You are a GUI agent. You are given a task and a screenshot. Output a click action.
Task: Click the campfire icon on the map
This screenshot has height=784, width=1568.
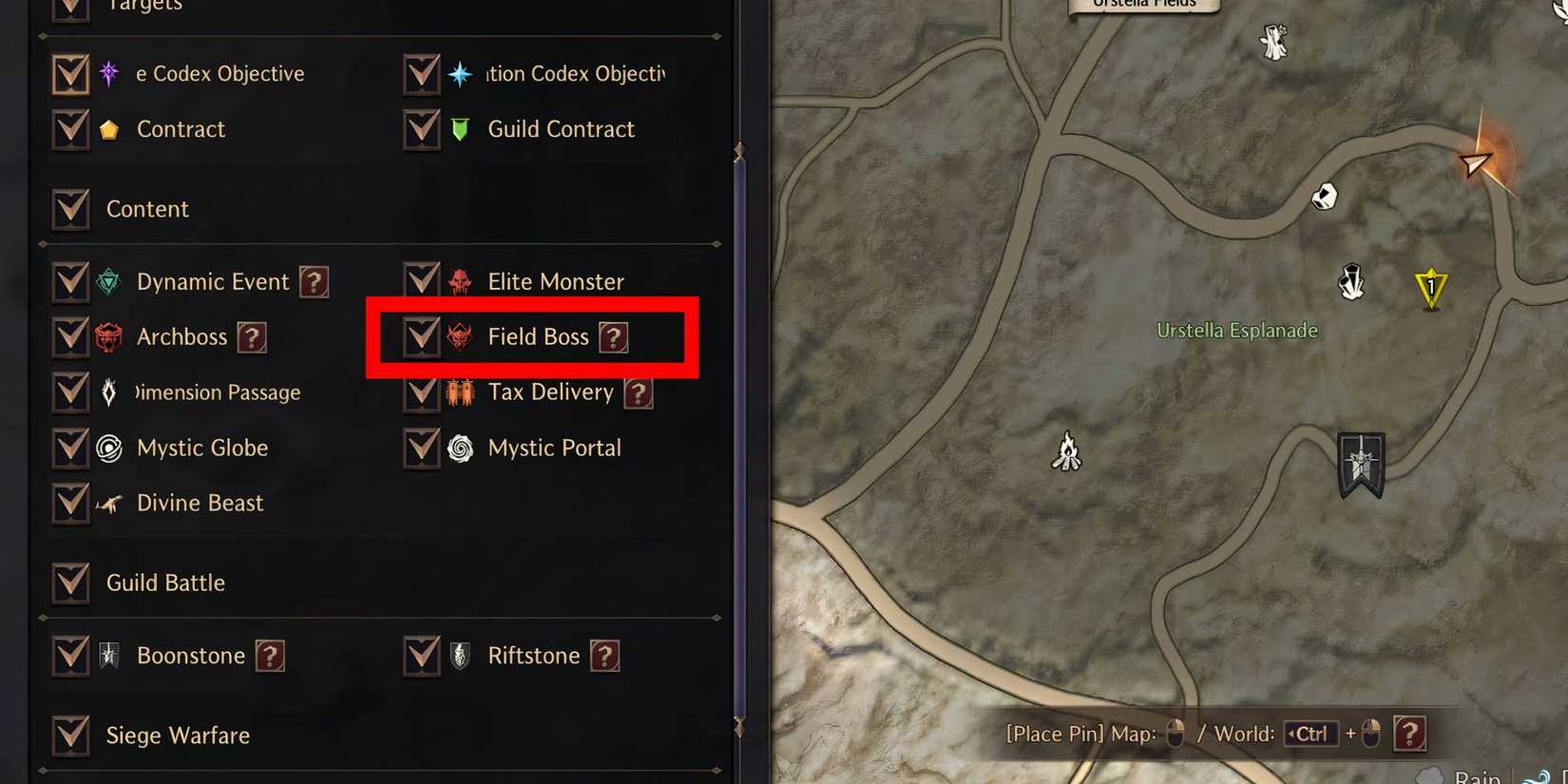[x=1068, y=453]
